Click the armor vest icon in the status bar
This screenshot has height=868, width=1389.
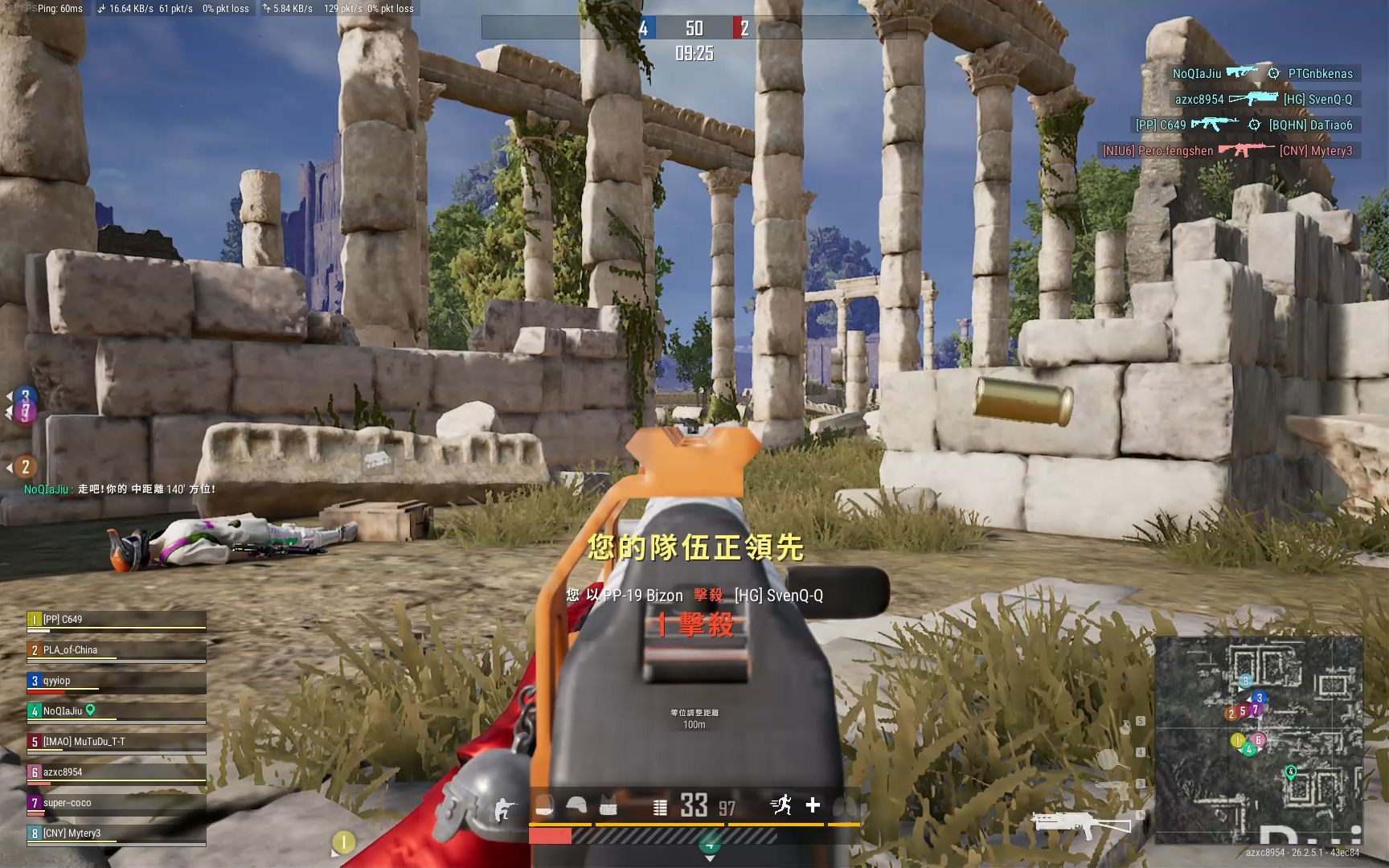coord(608,806)
